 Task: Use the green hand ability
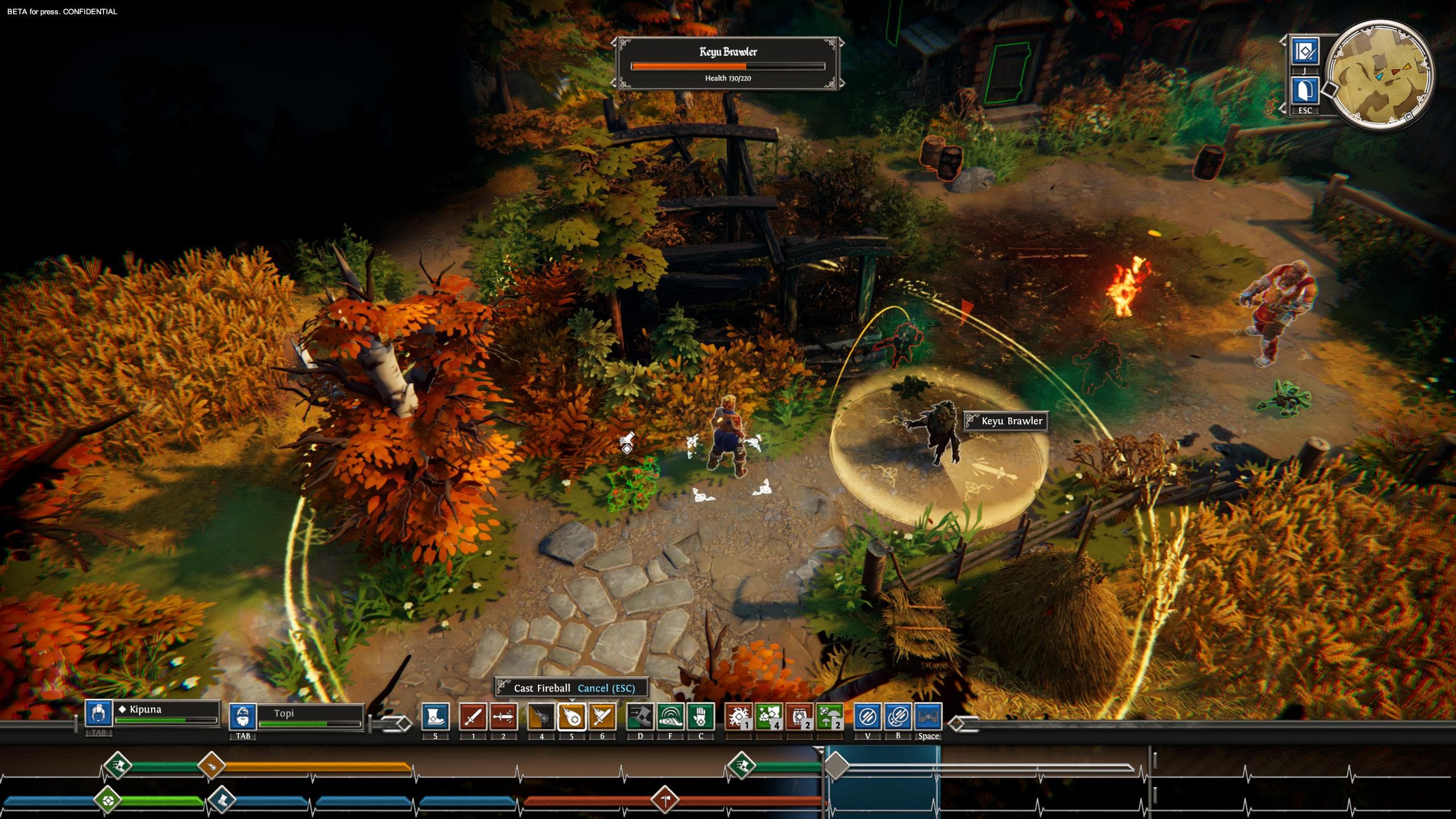700,717
